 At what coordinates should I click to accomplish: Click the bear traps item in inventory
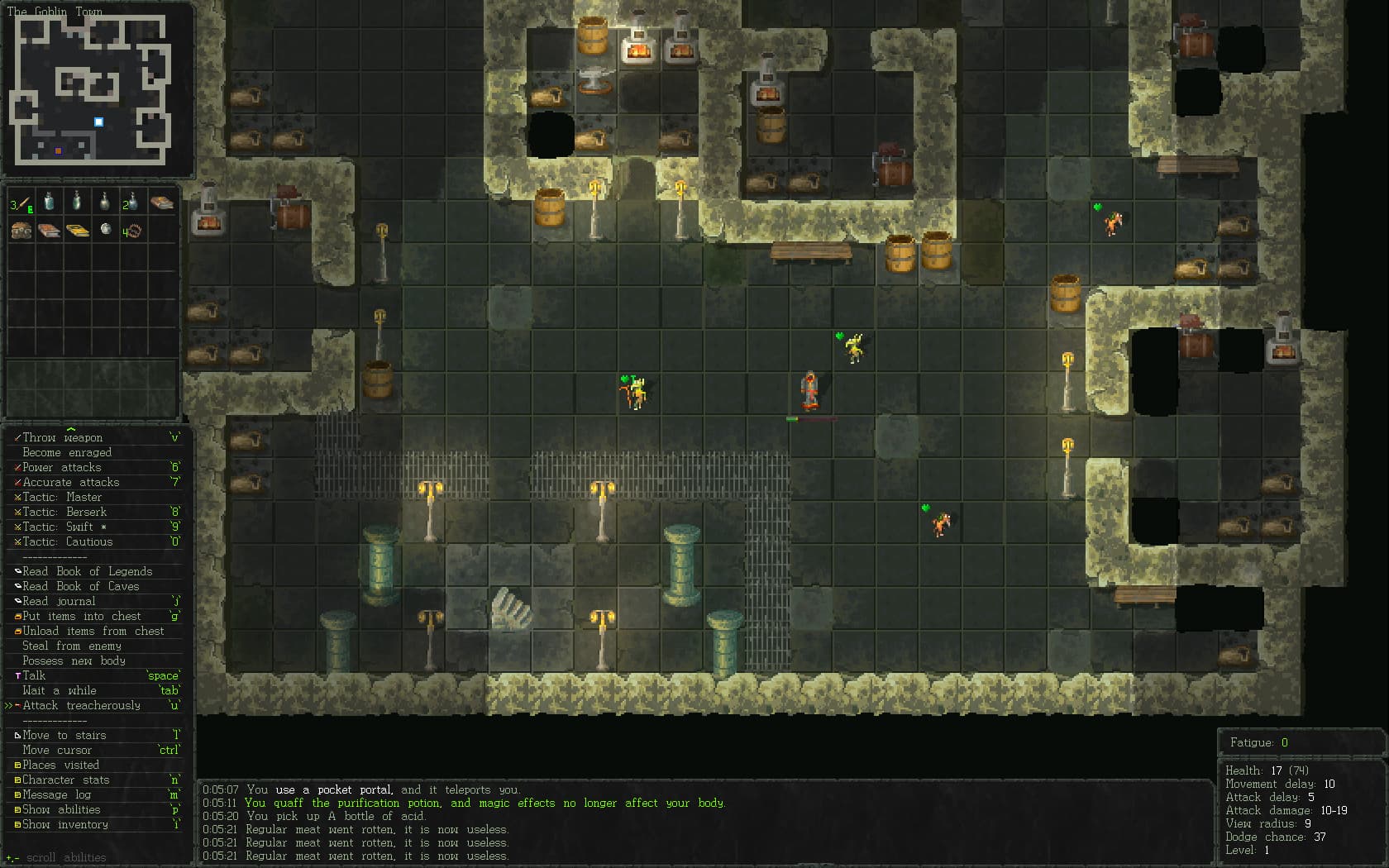point(133,230)
